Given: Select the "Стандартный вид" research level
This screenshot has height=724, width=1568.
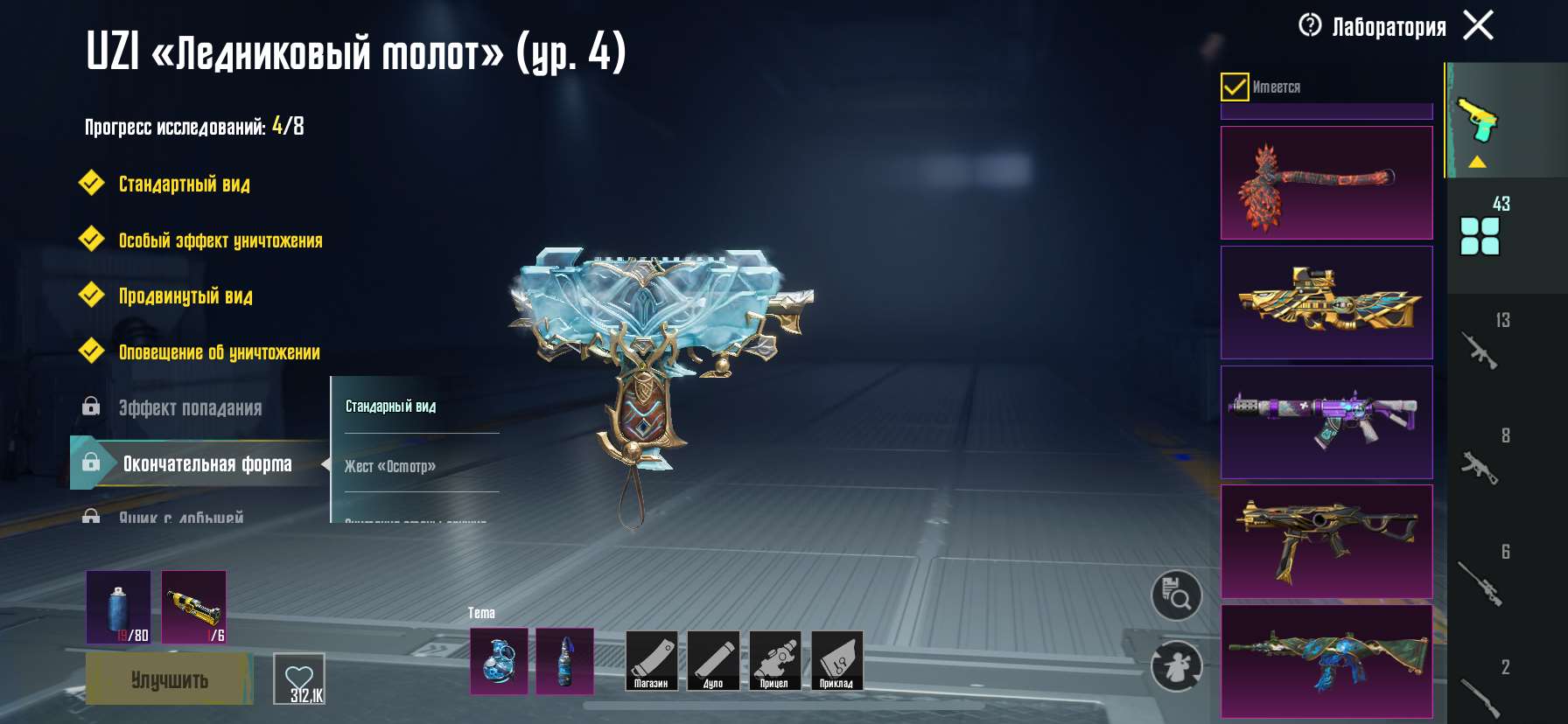Looking at the screenshot, I should pyautogui.click(x=184, y=184).
